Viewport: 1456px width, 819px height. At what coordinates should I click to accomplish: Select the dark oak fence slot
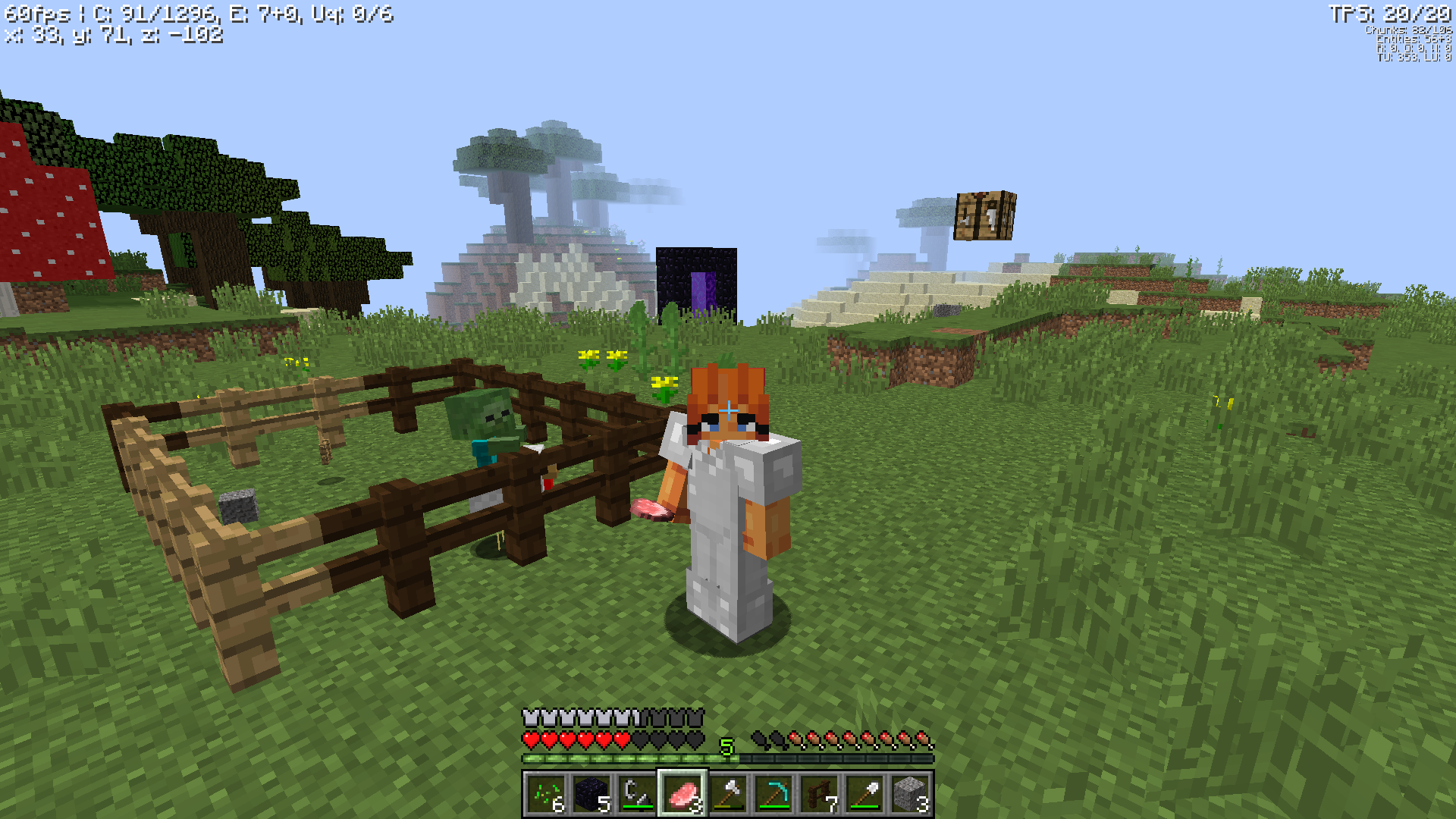pos(819,794)
